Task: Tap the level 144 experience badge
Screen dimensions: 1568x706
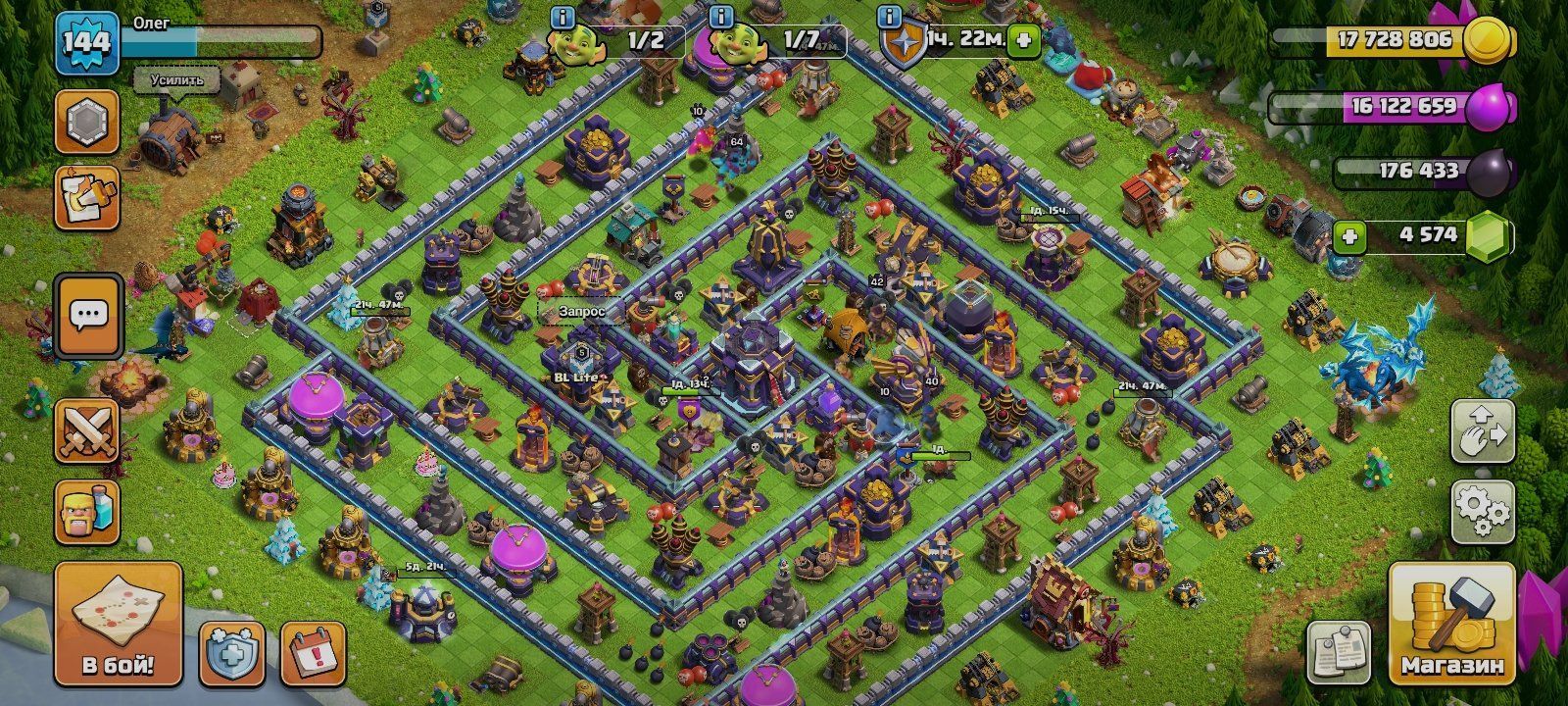Action: point(87,42)
